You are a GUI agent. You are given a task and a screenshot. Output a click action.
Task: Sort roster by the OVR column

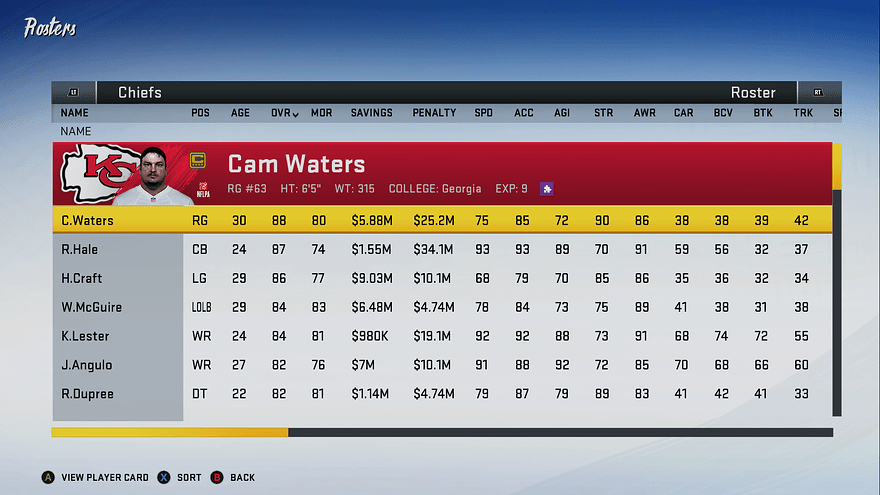click(x=284, y=113)
